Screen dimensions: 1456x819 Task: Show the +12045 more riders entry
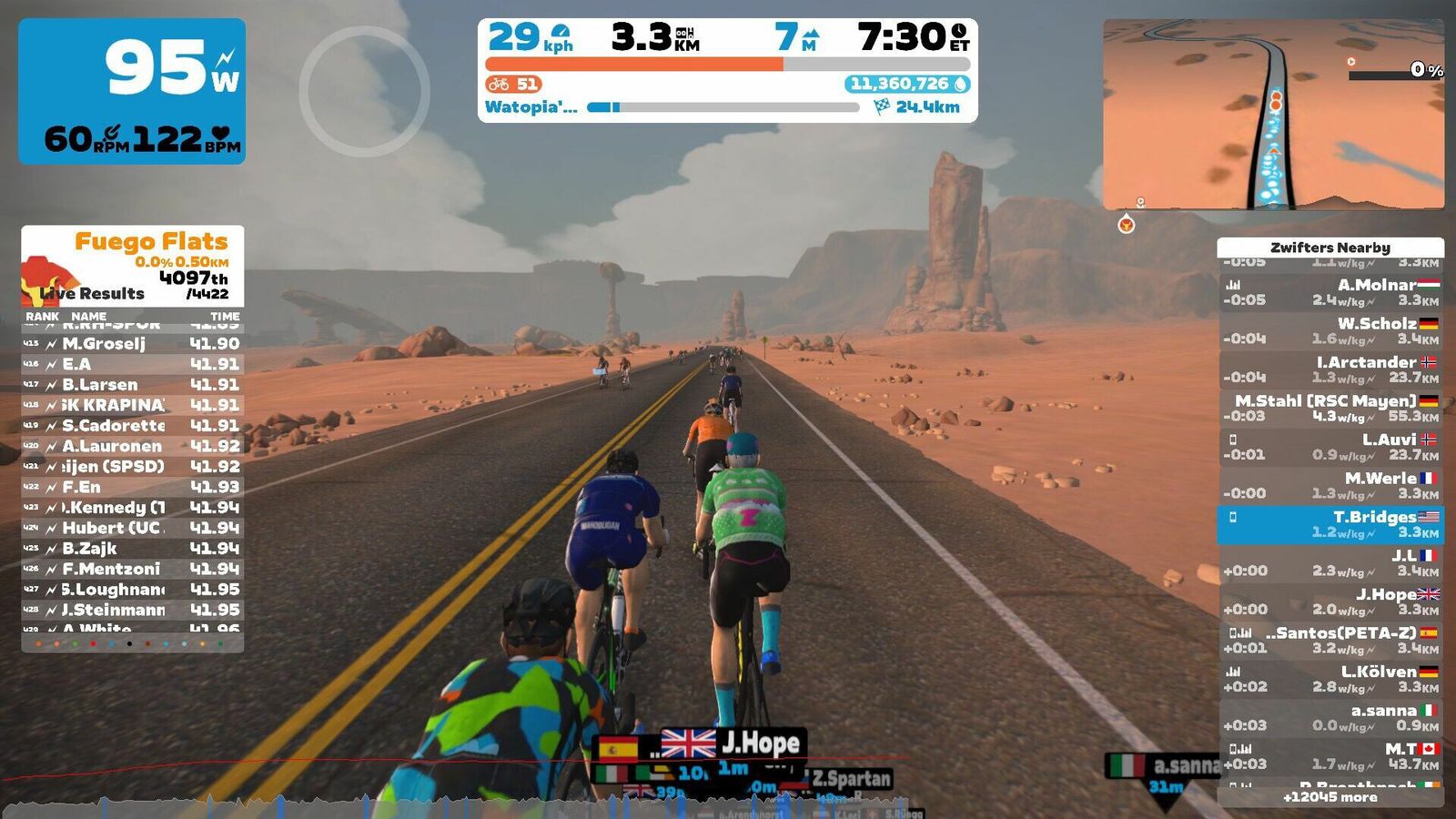tap(1330, 797)
